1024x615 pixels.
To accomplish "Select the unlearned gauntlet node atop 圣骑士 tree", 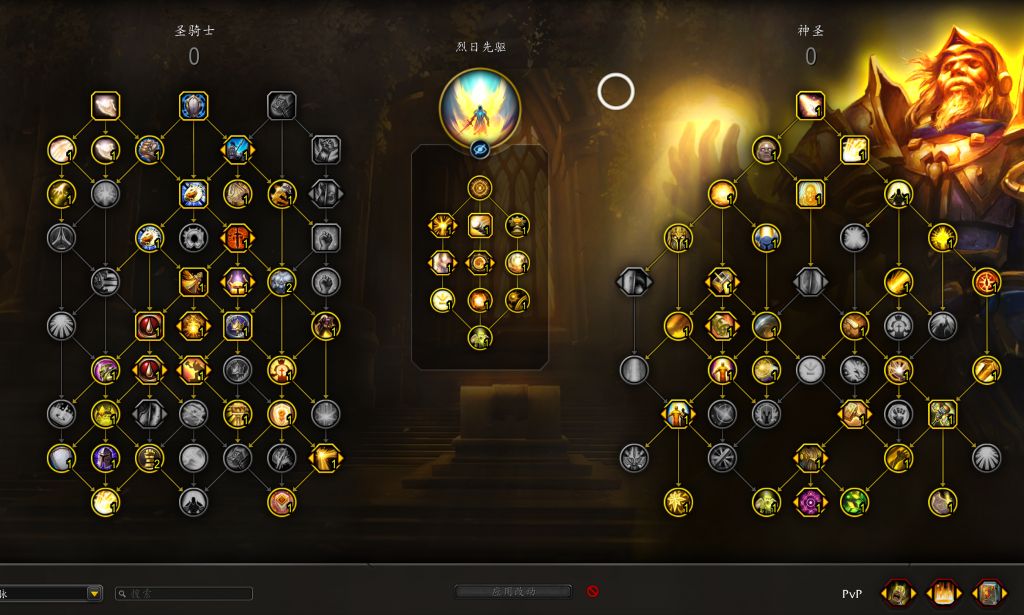I will pos(281,104).
